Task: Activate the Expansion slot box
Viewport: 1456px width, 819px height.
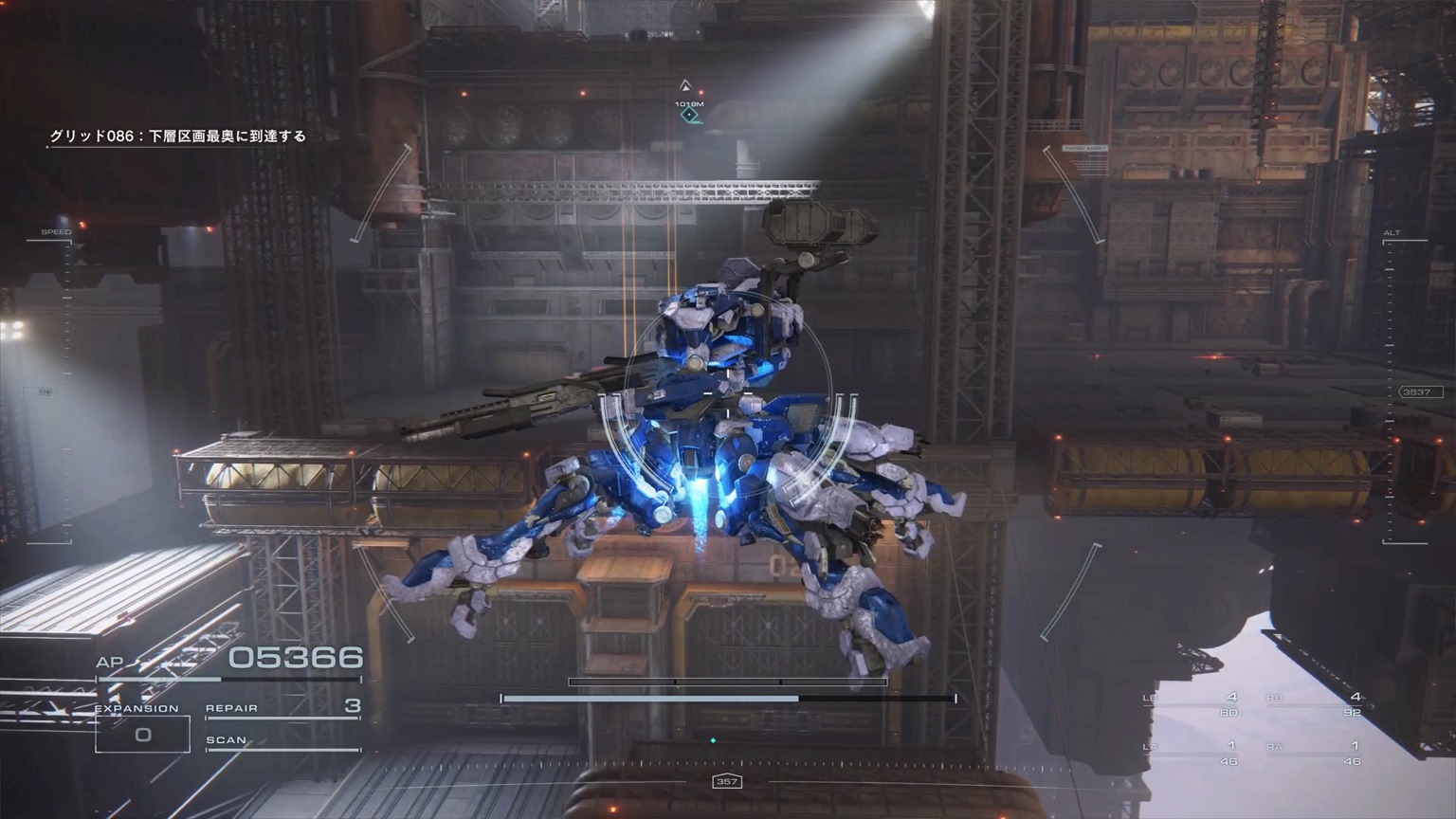Action: 142,734
